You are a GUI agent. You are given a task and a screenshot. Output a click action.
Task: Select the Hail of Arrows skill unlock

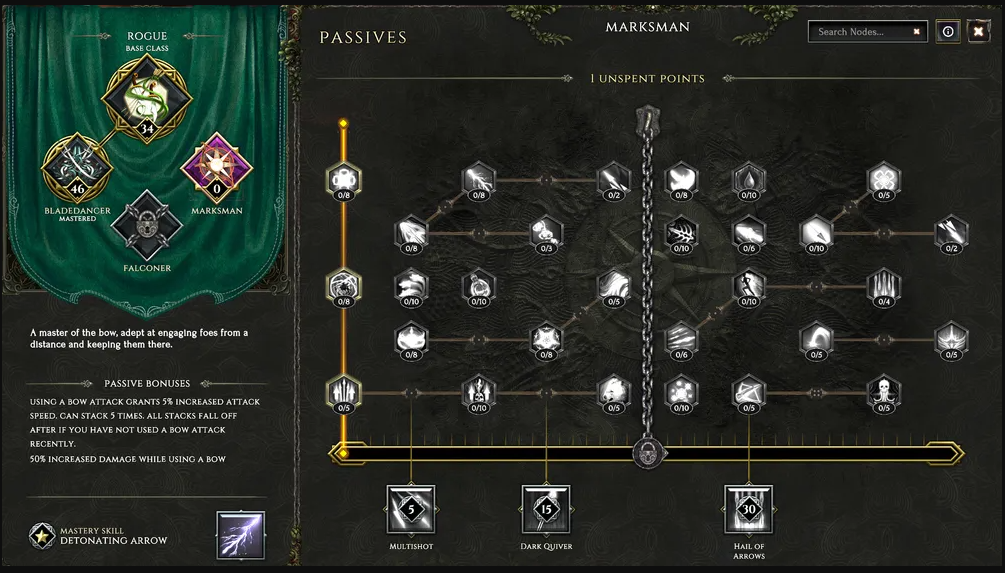[x=749, y=509]
